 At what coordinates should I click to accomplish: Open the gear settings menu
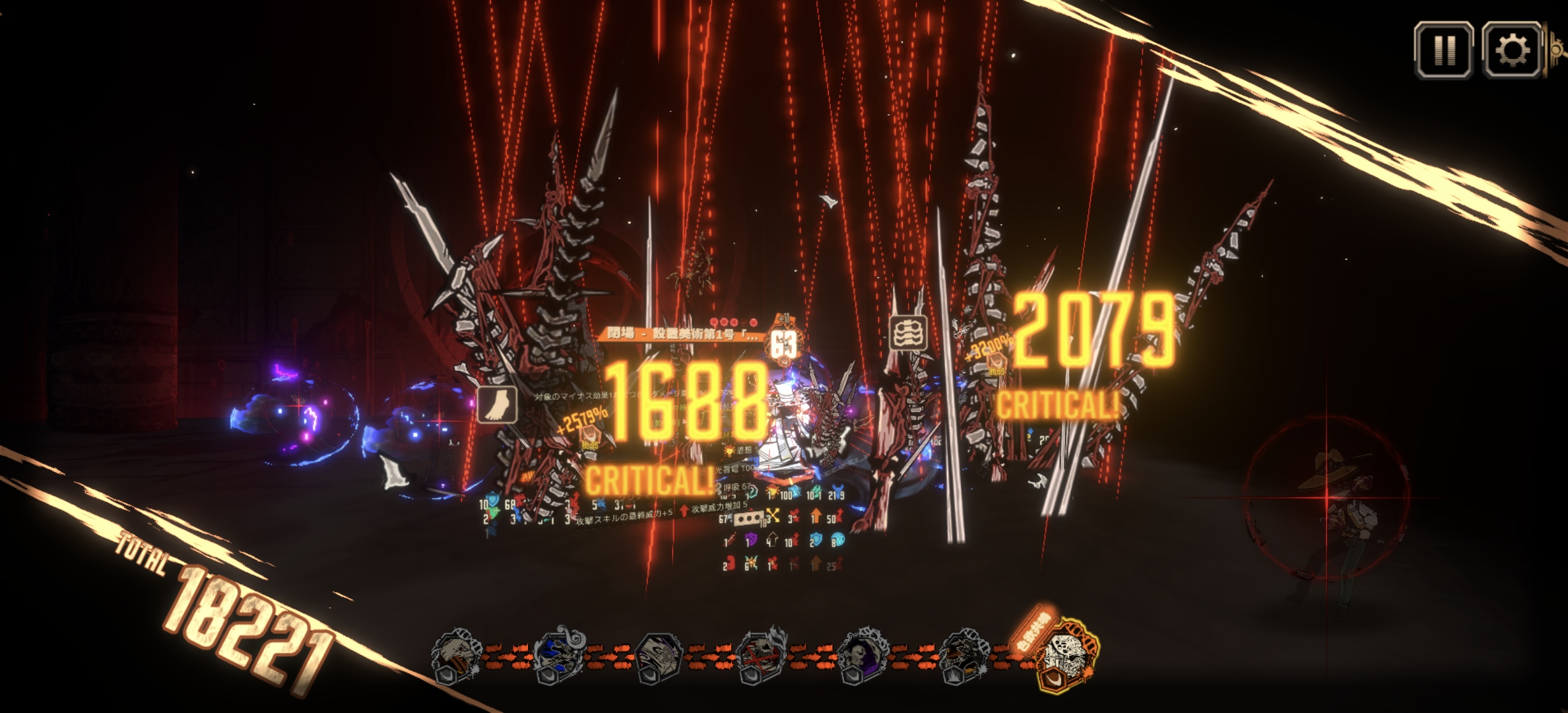tap(1512, 50)
